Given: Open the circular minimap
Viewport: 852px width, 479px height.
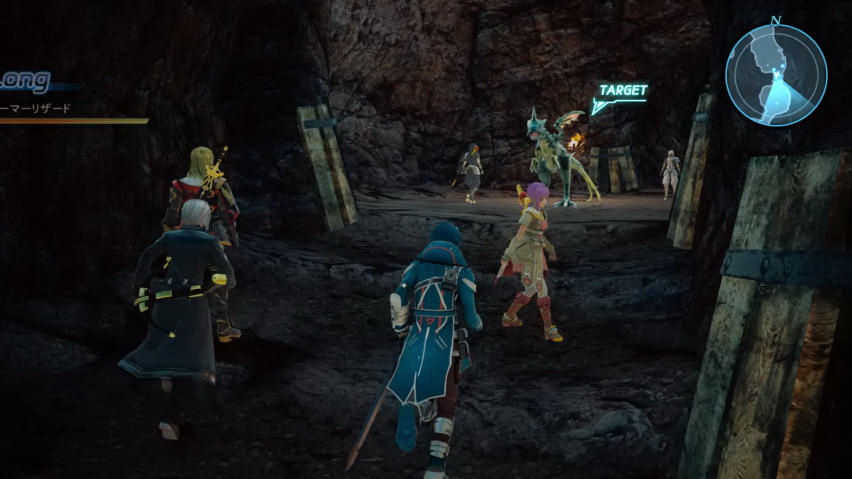Looking at the screenshot, I should [x=776, y=74].
